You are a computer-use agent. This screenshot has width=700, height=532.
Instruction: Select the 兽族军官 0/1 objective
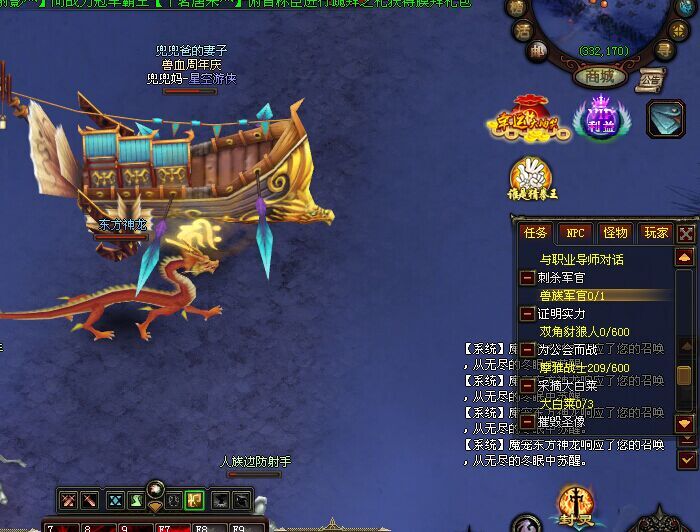click(572, 296)
